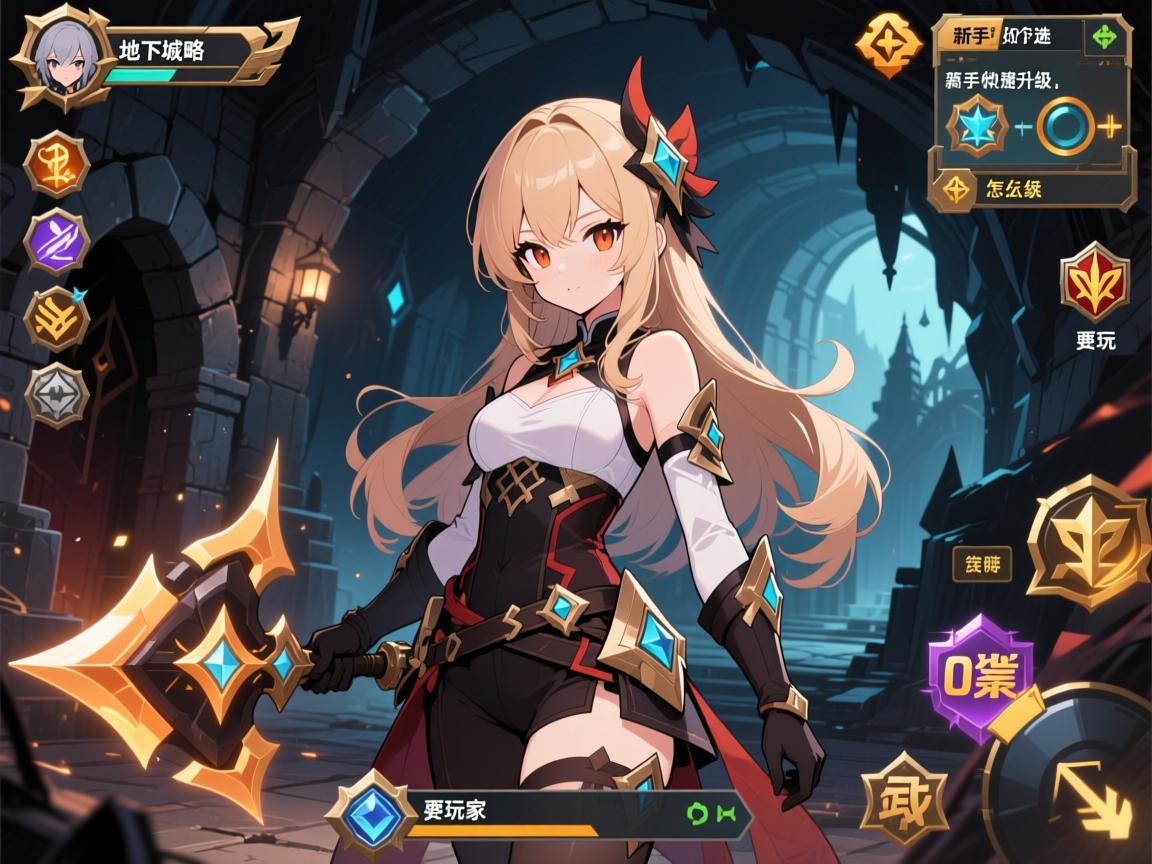This screenshot has height=864, width=1152.
Task: Activate the purple slash skill icon
Action: click(x=57, y=243)
